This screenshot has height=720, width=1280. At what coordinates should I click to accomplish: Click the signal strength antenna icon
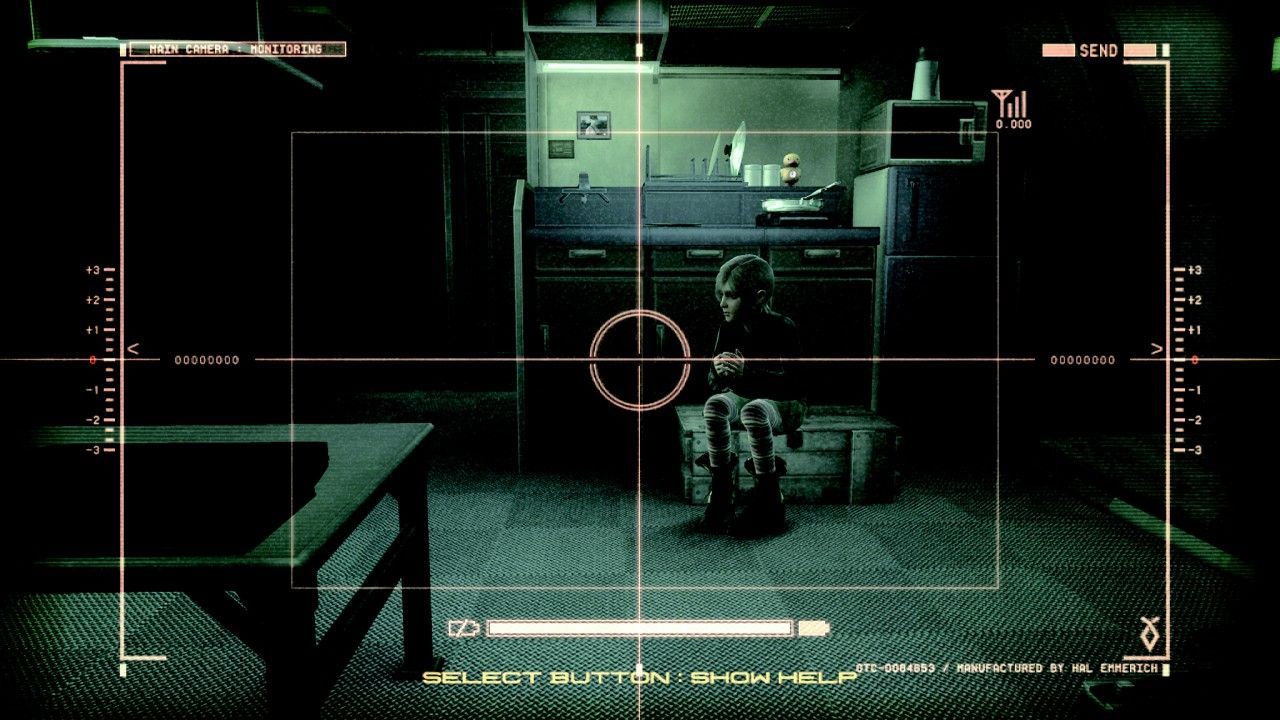point(1004,102)
